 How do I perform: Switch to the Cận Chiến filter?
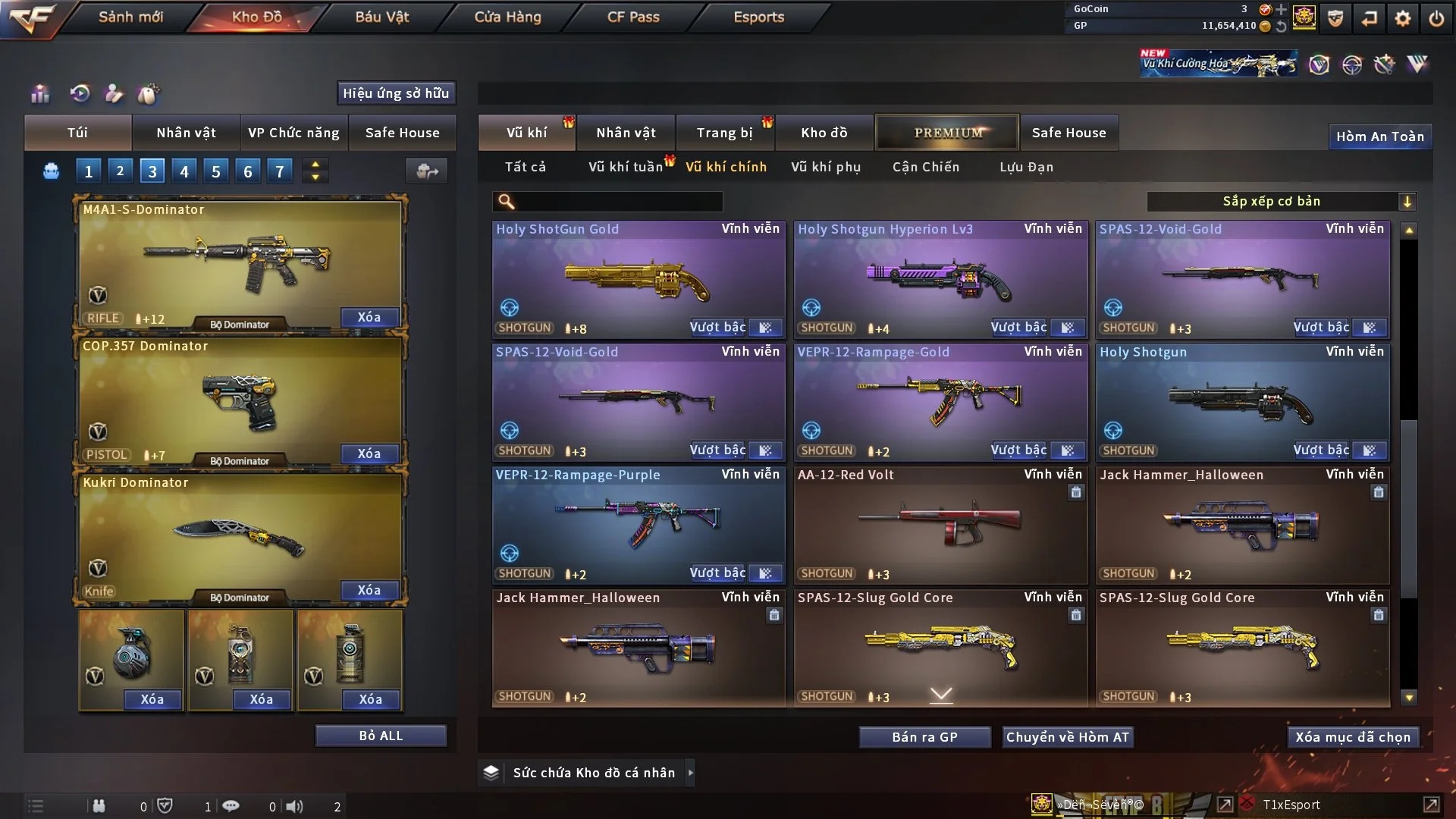point(925,167)
